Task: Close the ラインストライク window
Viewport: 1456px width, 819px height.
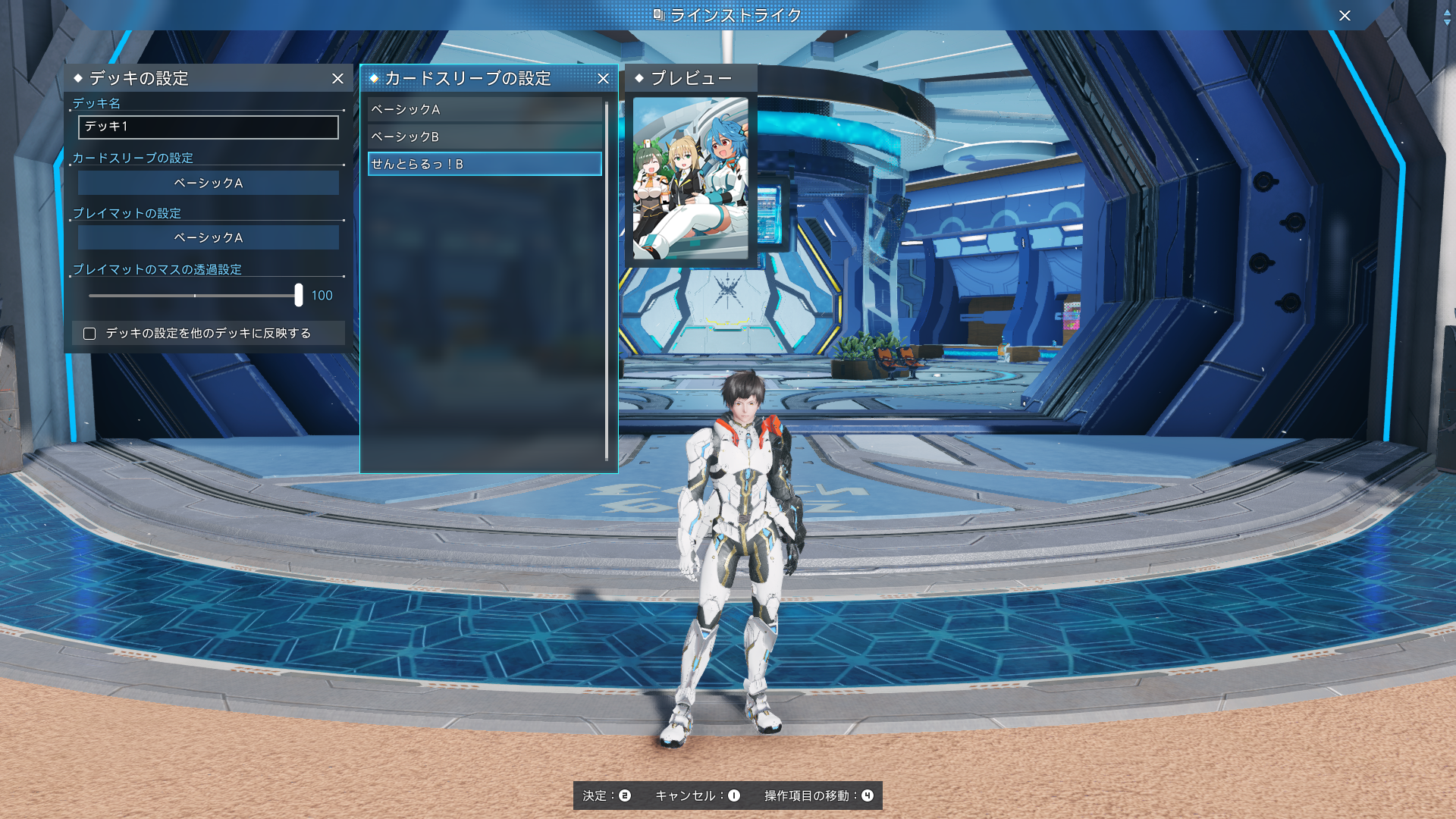Action: [1345, 16]
